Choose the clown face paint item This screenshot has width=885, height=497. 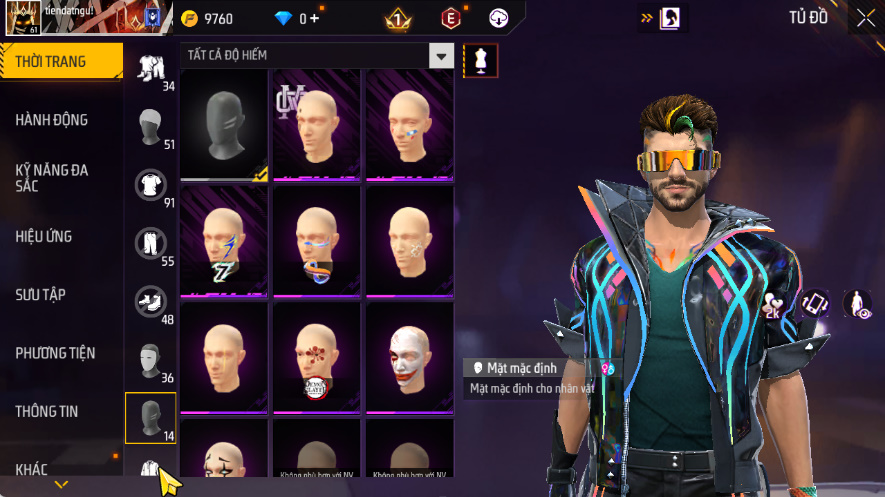(408, 356)
